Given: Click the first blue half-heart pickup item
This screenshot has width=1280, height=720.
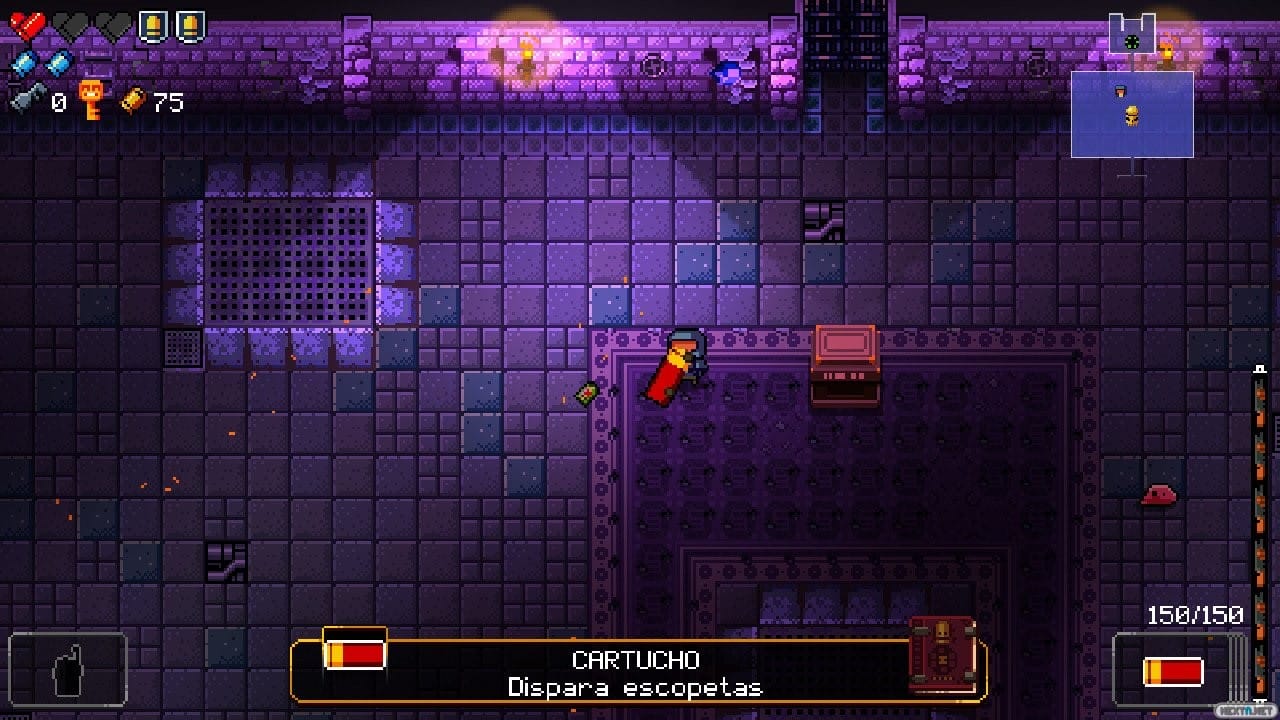Looking at the screenshot, I should [x=22, y=62].
